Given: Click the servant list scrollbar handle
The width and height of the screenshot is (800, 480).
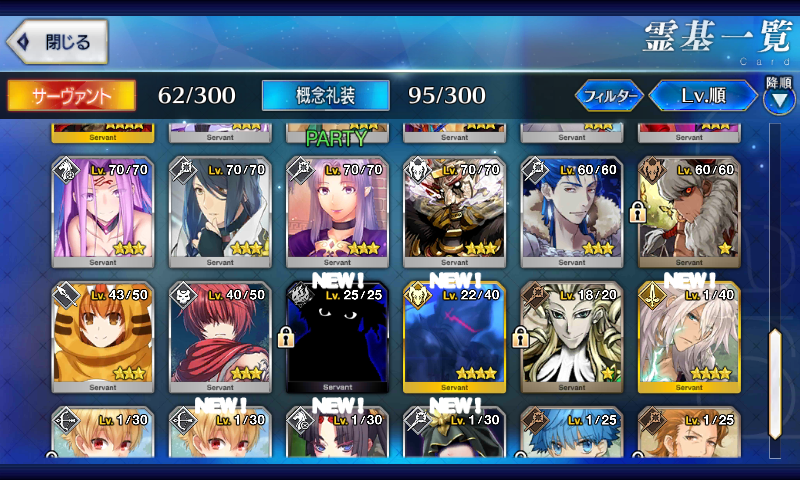Looking at the screenshot, I should (774, 380).
